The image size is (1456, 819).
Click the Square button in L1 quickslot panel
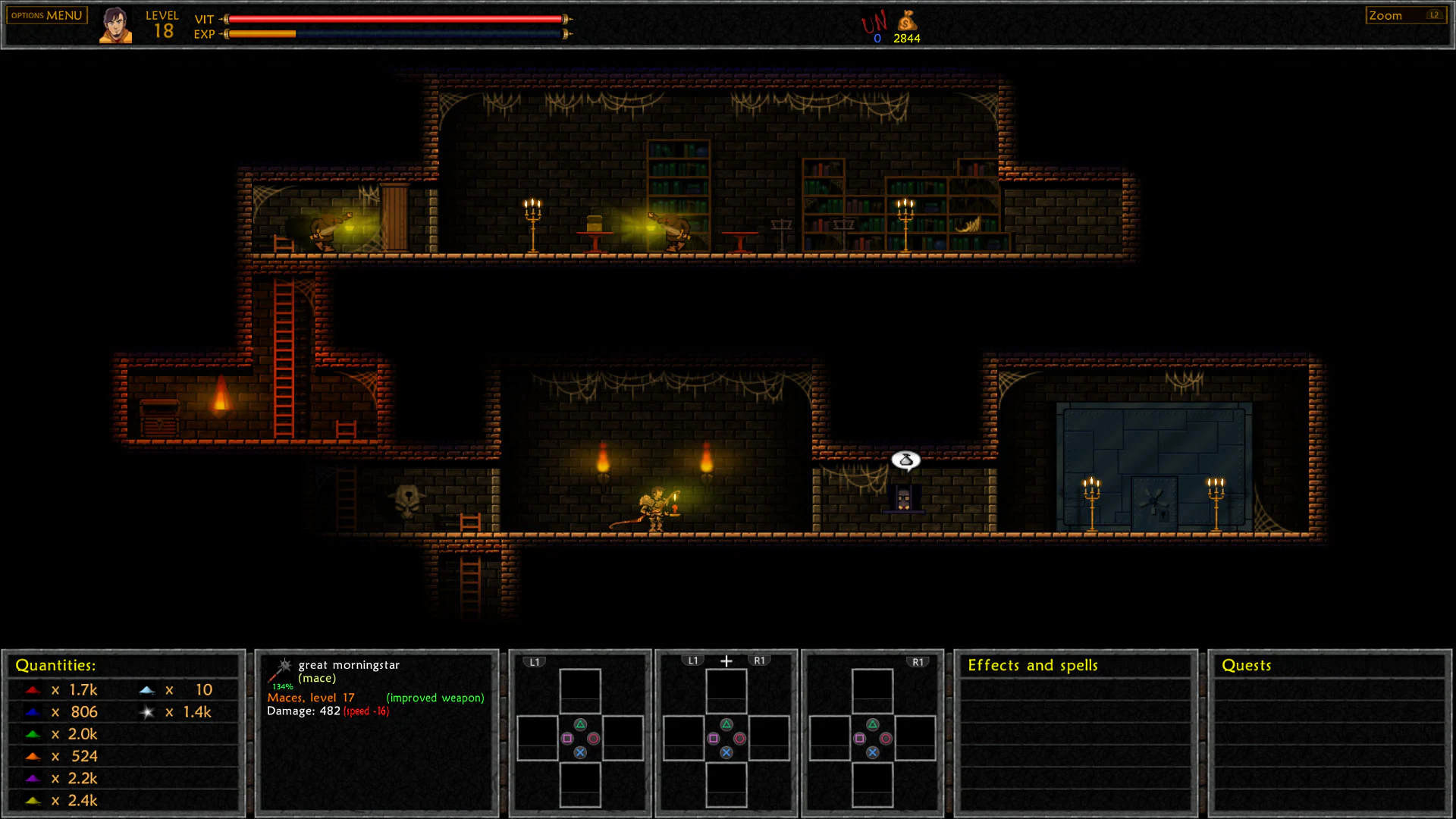click(566, 738)
